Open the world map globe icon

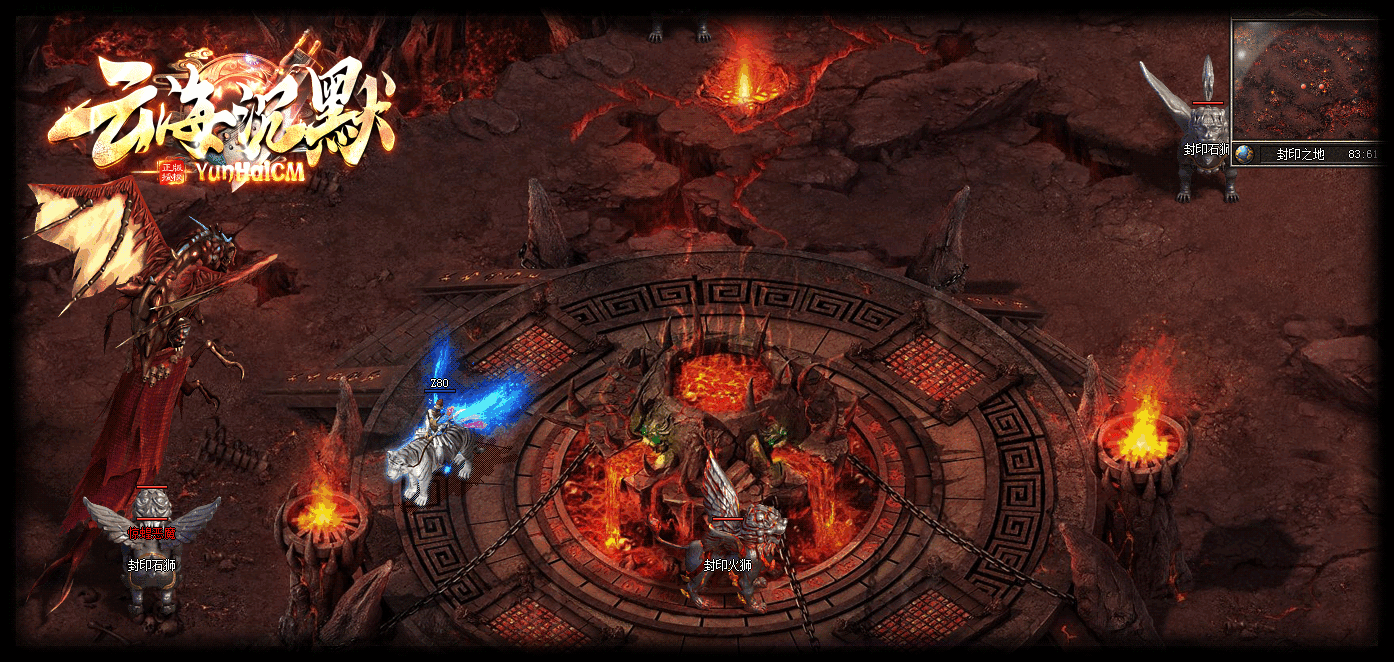pyautogui.click(x=1245, y=154)
